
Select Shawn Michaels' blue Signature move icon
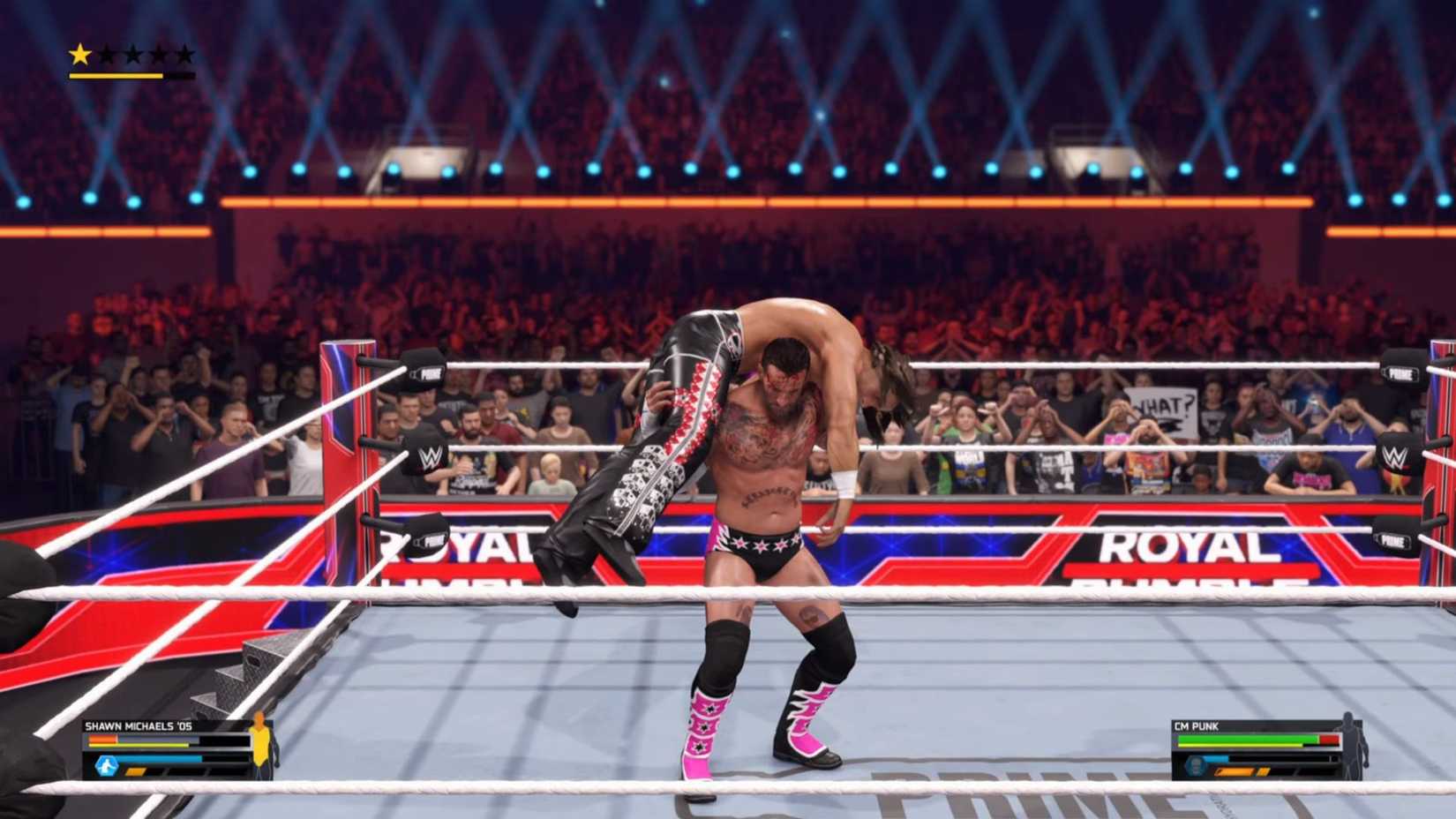point(106,764)
